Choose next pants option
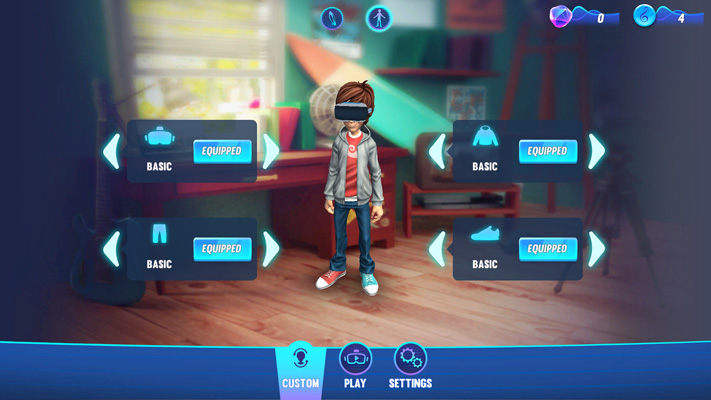The width and height of the screenshot is (711, 400). tap(272, 249)
